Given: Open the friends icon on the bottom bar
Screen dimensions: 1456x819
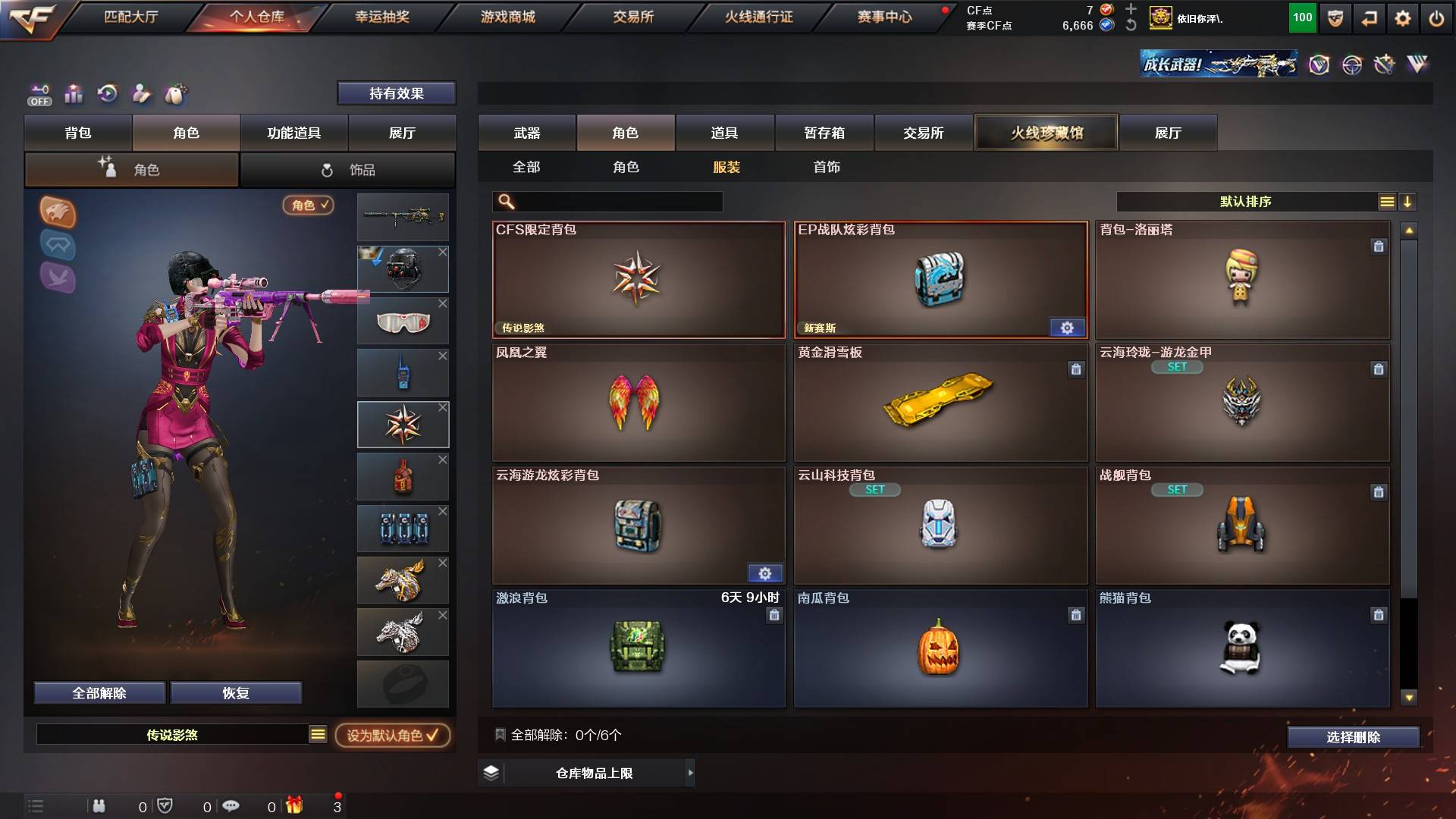Looking at the screenshot, I should click(99, 805).
